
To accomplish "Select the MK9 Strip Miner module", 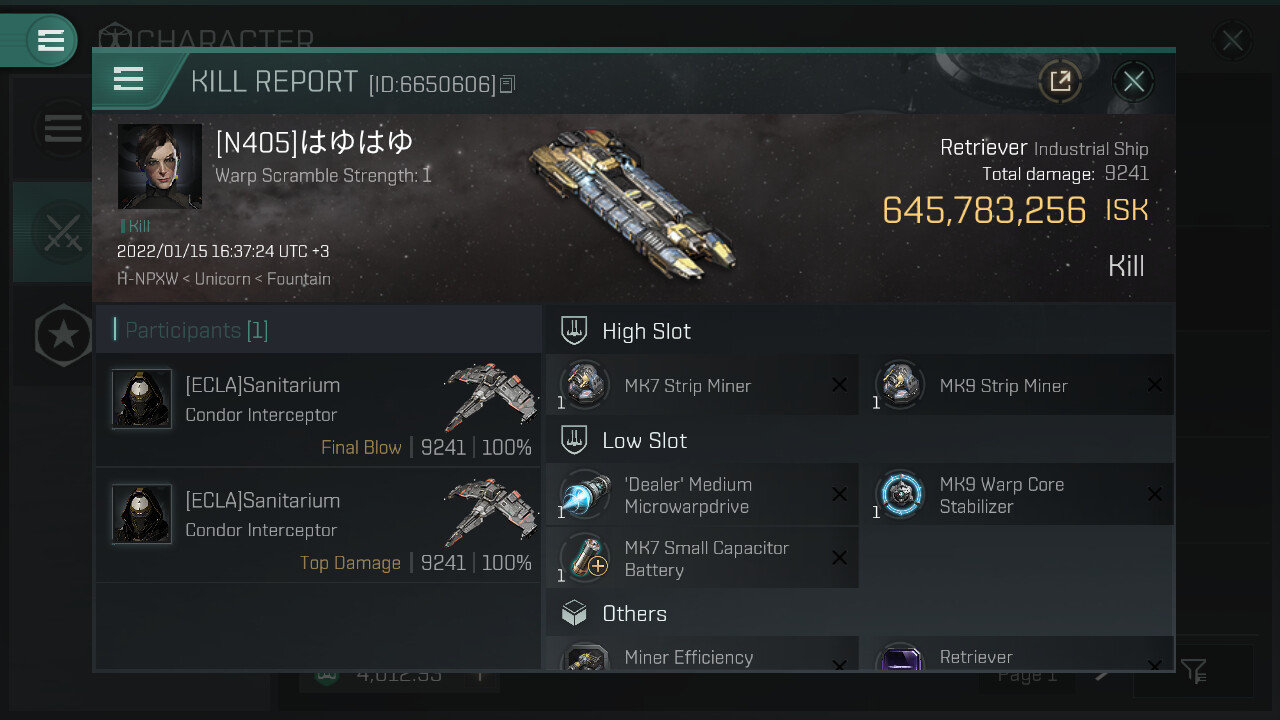I will click(1017, 386).
